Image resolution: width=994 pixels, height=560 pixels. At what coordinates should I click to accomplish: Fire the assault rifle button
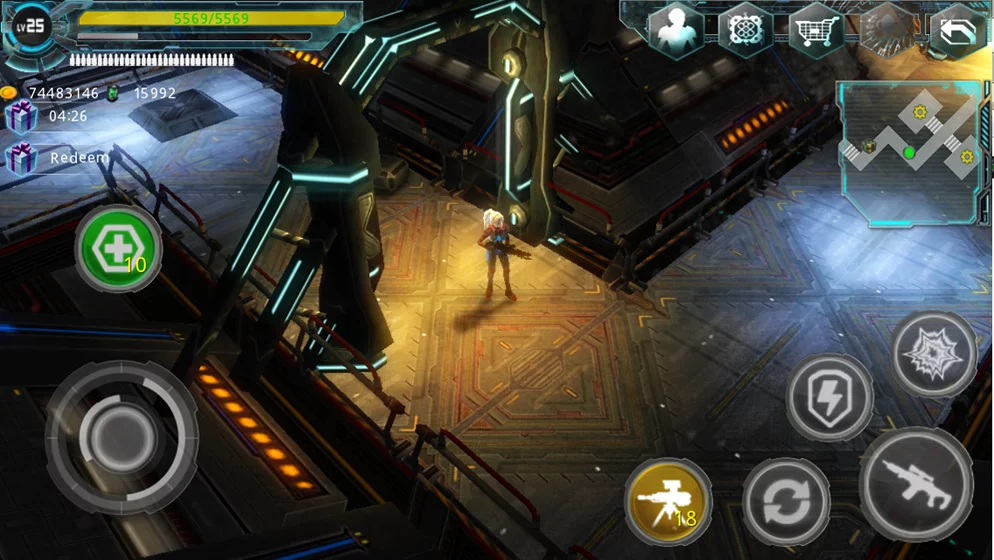pyautogui.click(x=916, y=484)
